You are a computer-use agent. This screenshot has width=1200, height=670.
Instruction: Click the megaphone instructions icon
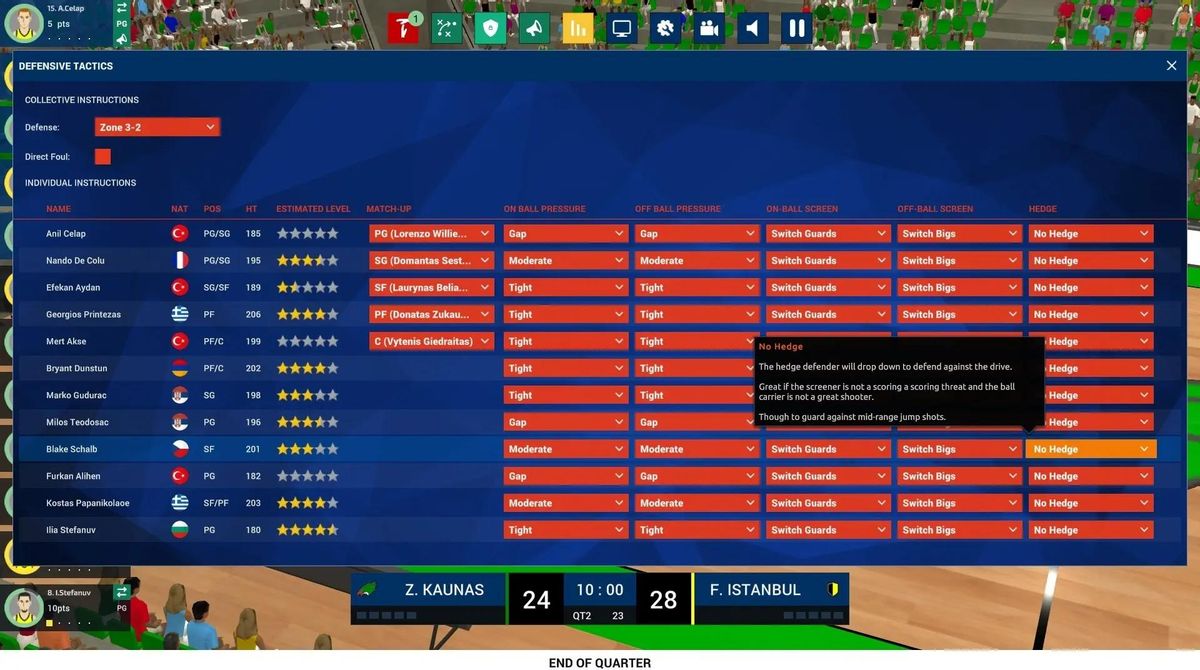534,28
